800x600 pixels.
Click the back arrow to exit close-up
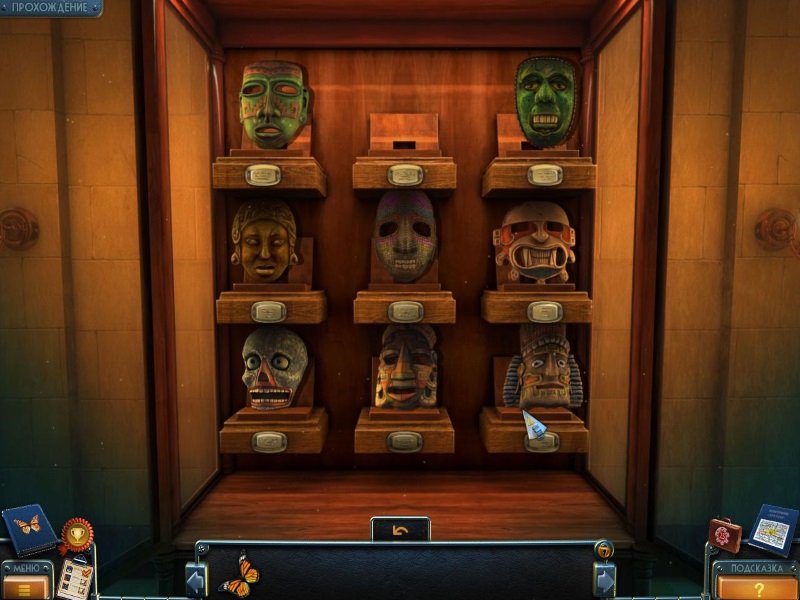pyautogui.click(x=400, y=529)
